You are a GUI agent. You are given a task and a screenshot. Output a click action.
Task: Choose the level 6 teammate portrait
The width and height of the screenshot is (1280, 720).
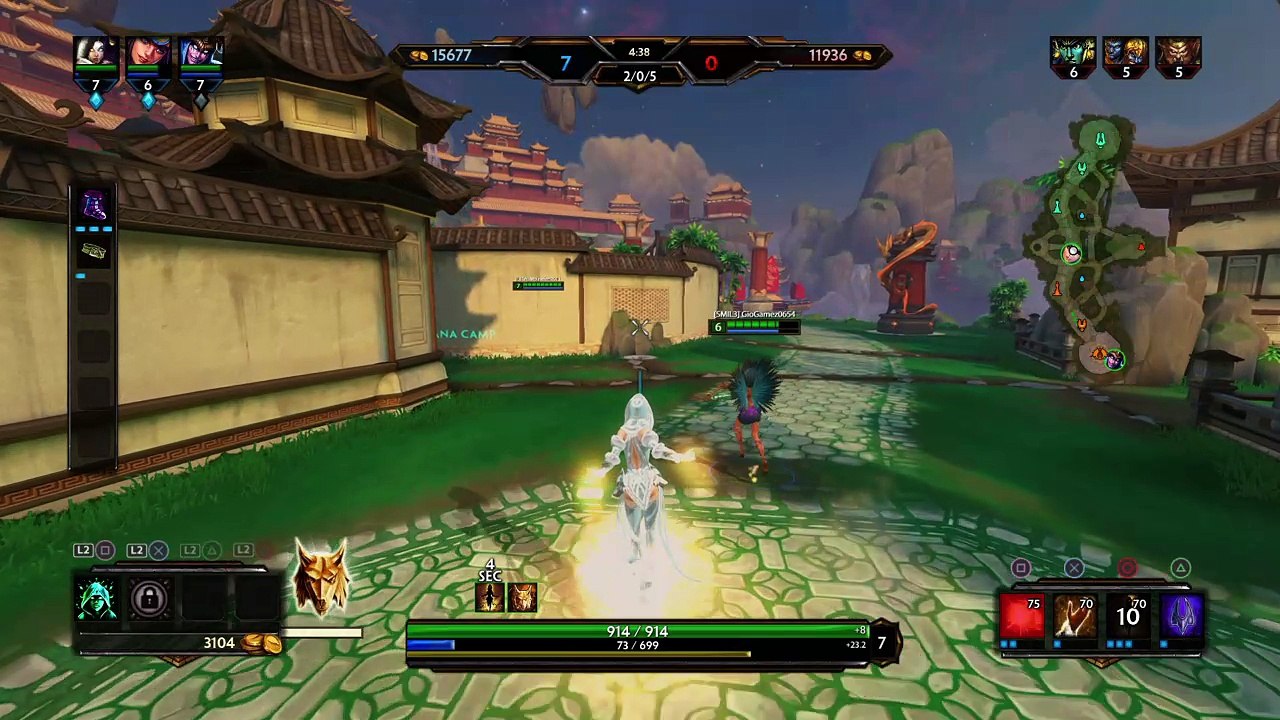[x=148, y=56]
